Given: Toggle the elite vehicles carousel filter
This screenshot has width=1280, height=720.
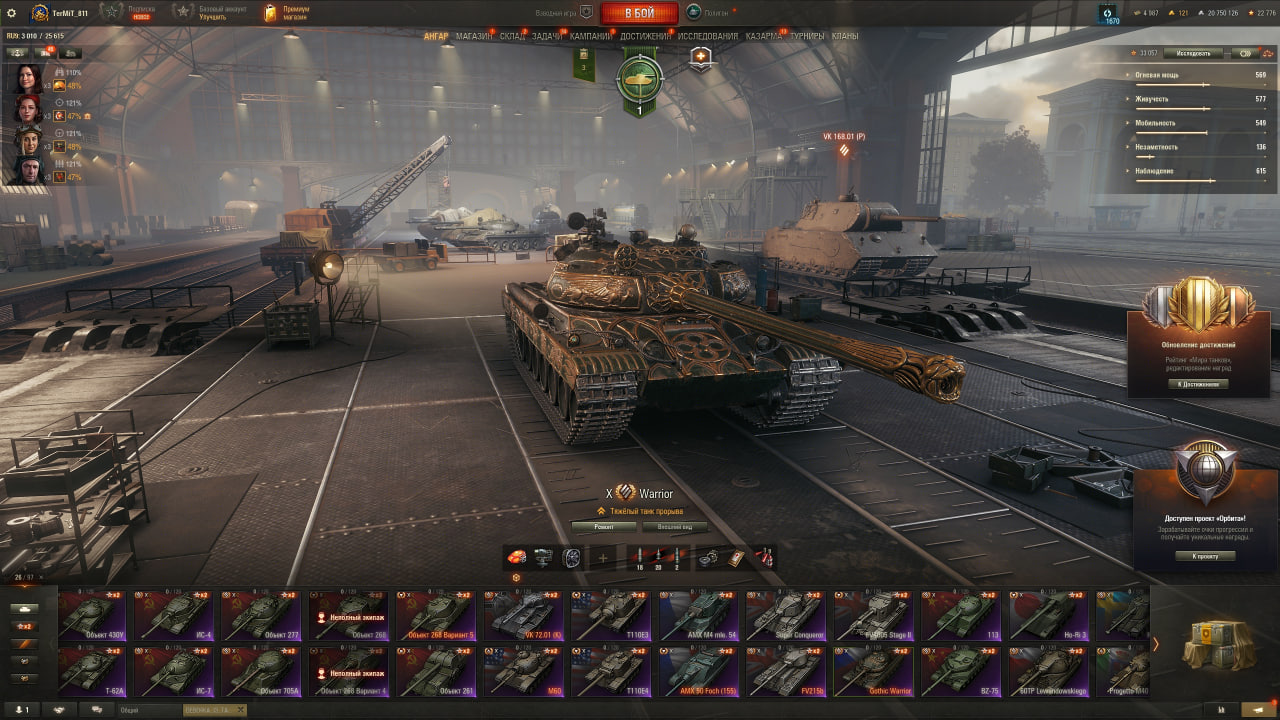Looking at the screenshot, I should (x=24, y=644).
